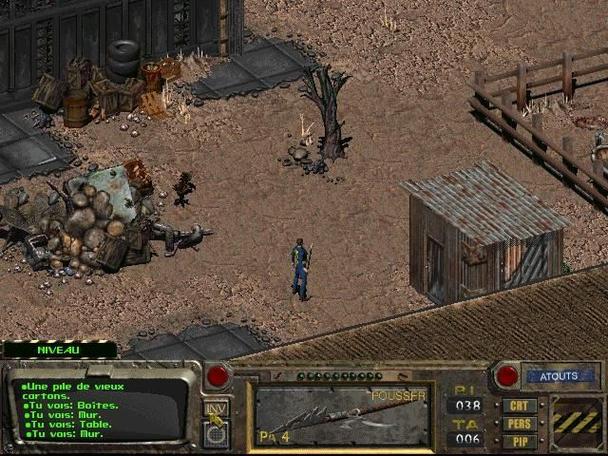608x456 pixels.
Task: Click the round options button below INV
Action: 216,430
